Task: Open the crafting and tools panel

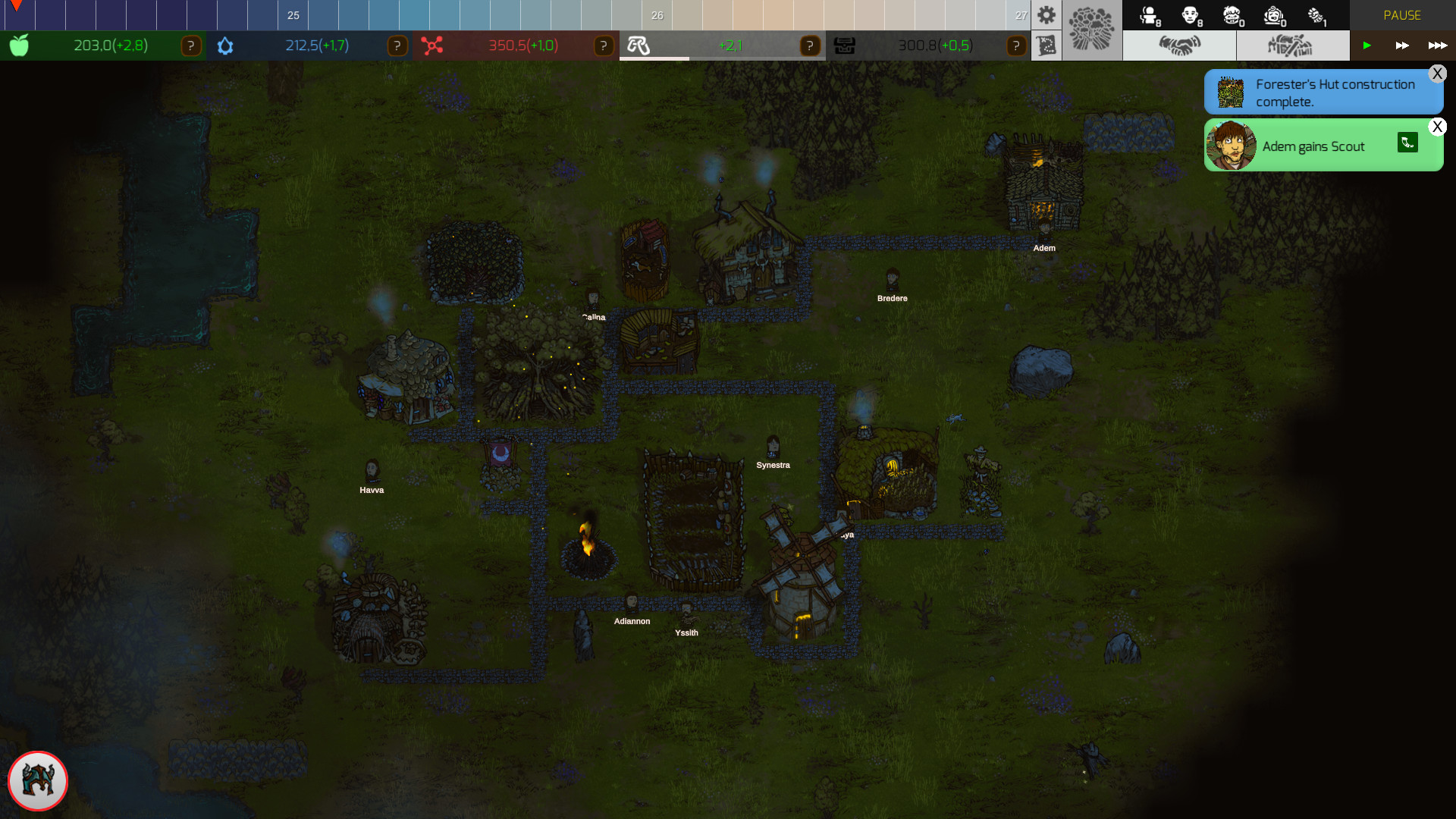Action: pyautogui.click(x=1293, y=45)
